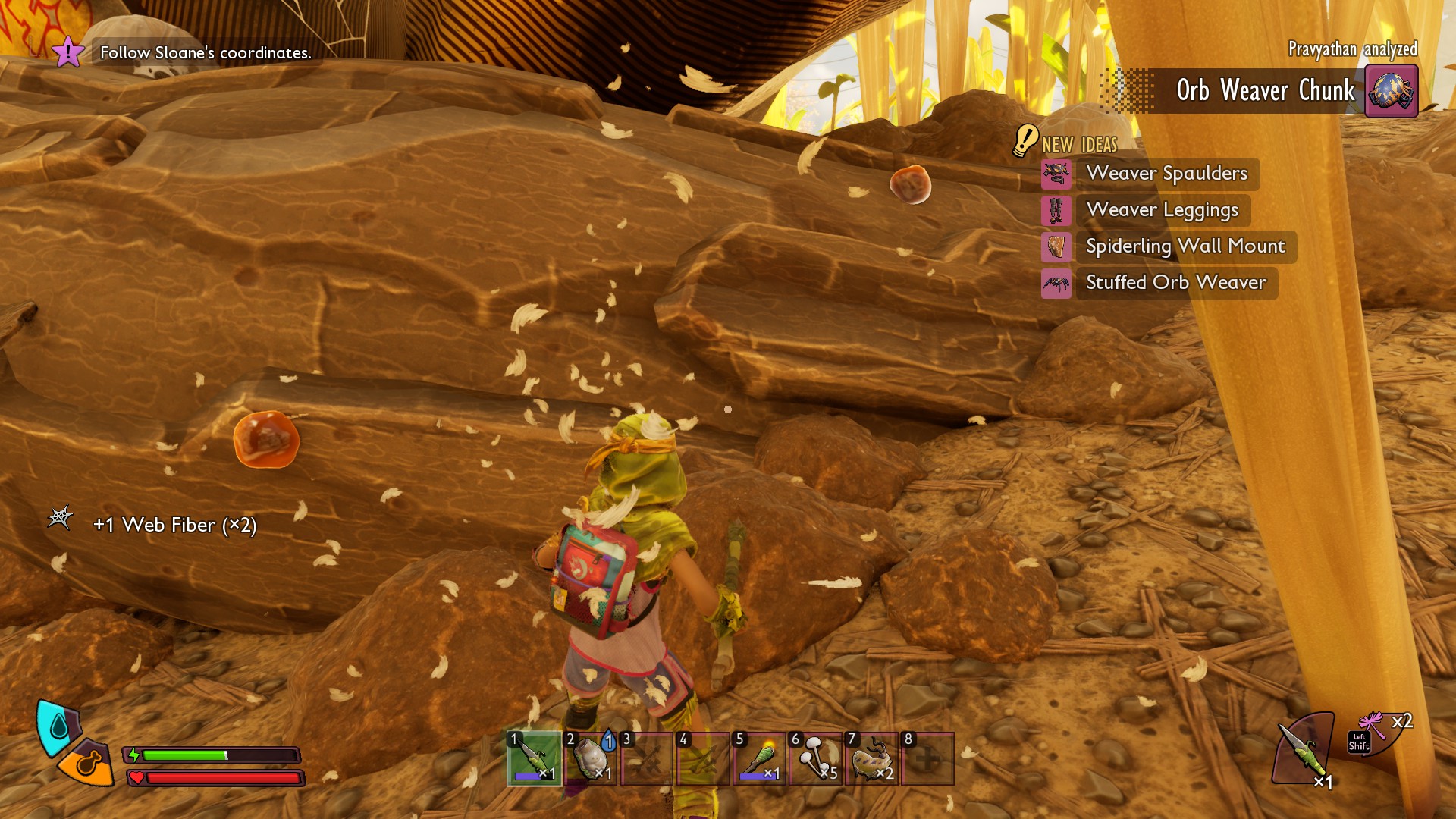Screen dimensions: 1456x819
Task: View the Stuffed Orb Weaver idea
Action: tap(1175, 283)
